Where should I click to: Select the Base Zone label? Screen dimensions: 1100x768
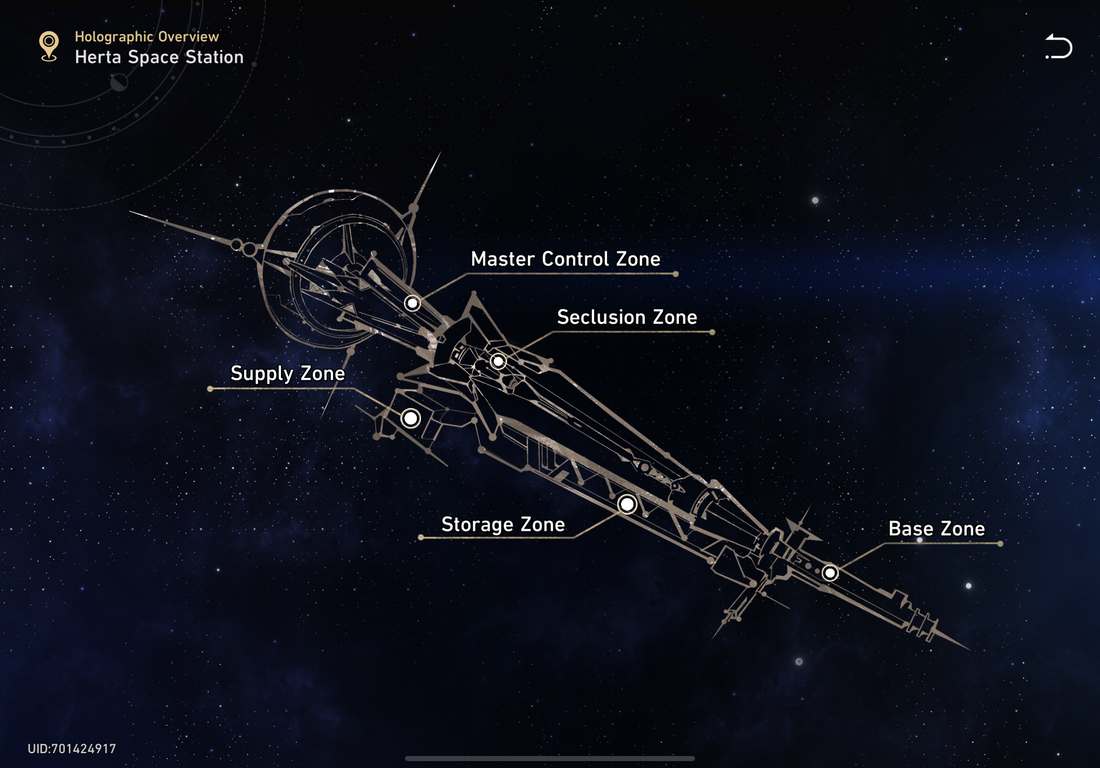click(x=936, y=529)
